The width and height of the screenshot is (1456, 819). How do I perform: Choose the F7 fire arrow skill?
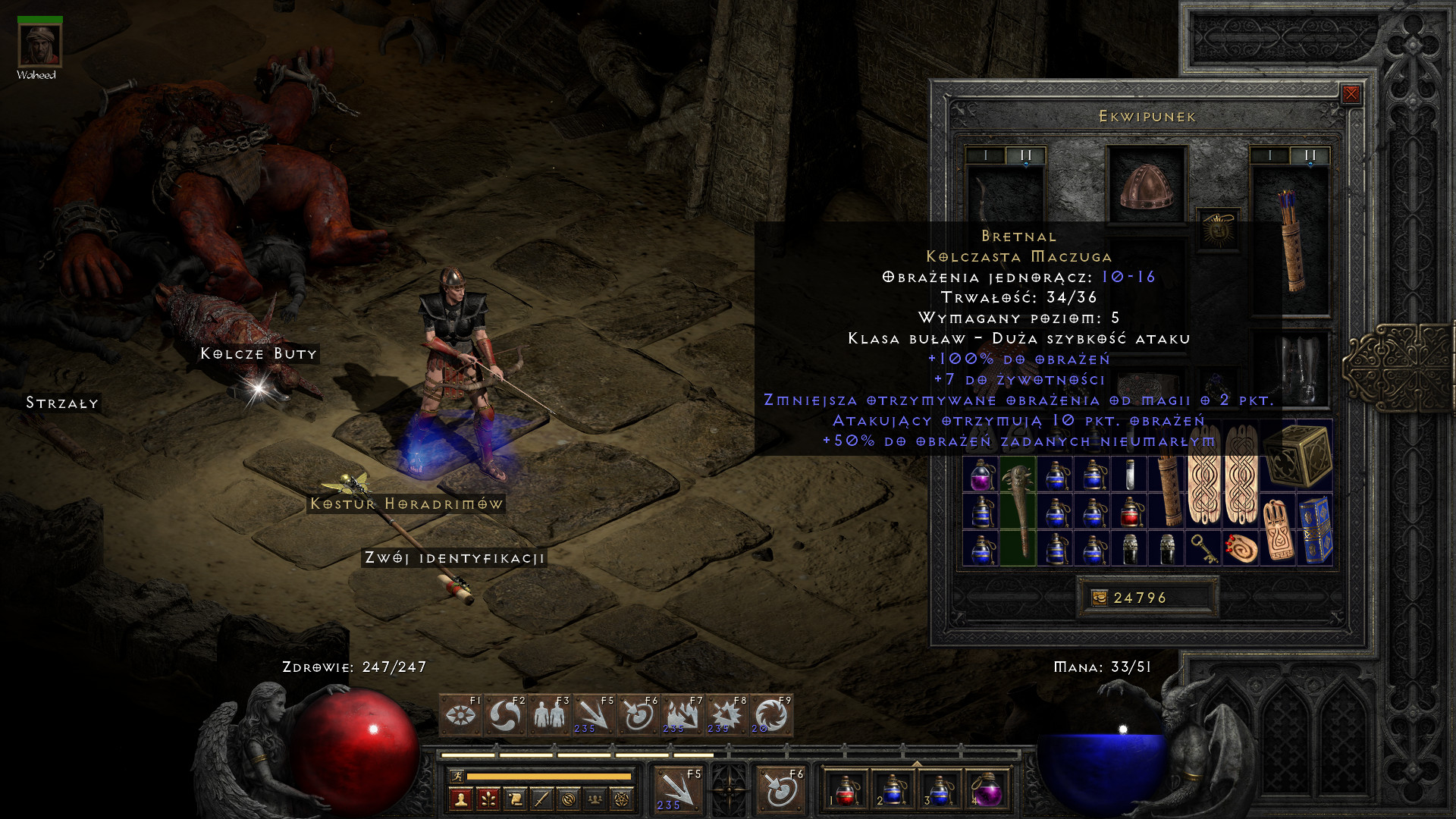pyautogui.click(x=681, y=715)
